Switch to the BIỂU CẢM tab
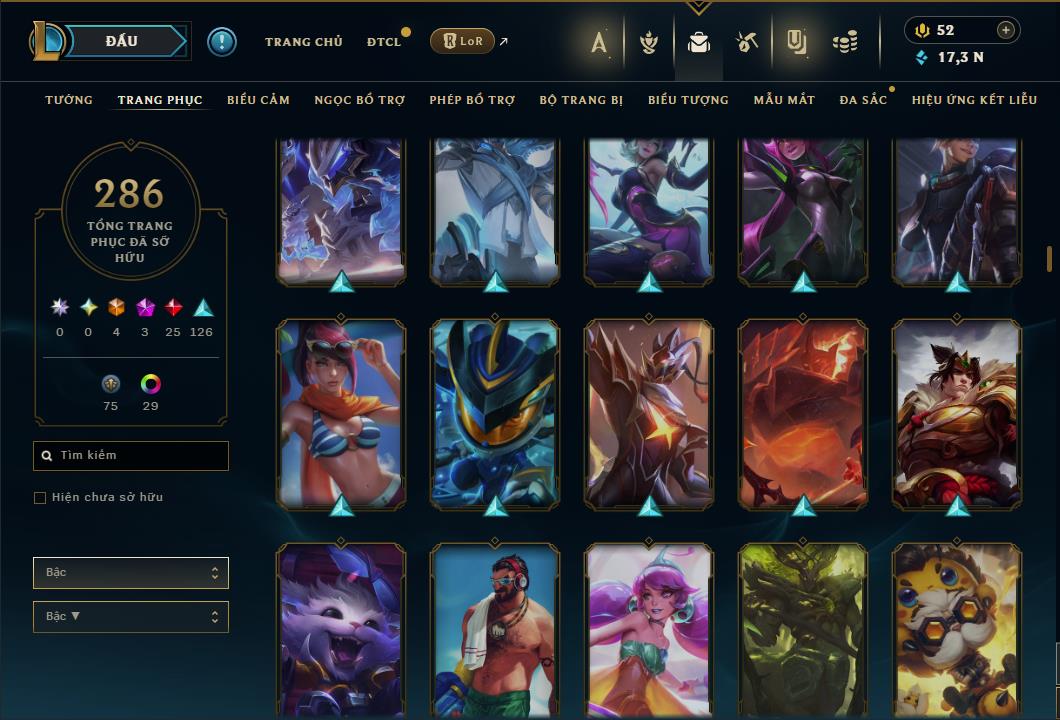Screen dimensions: 1060x720 coord(258,100)
